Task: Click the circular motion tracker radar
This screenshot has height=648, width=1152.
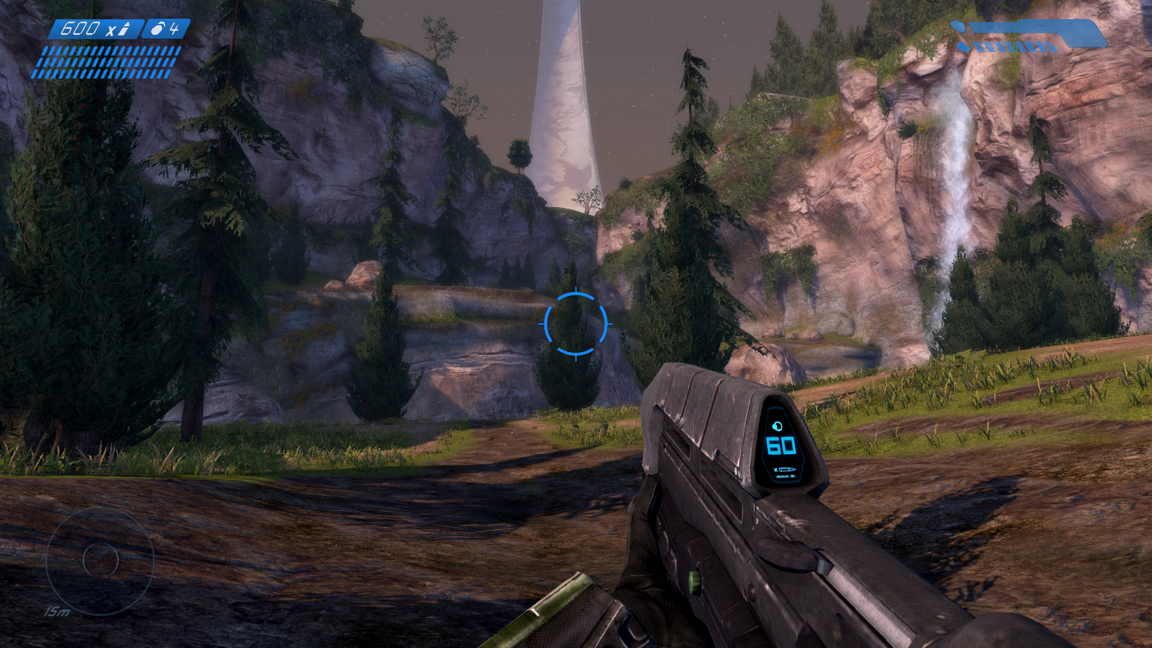Action: coord(99,560)
